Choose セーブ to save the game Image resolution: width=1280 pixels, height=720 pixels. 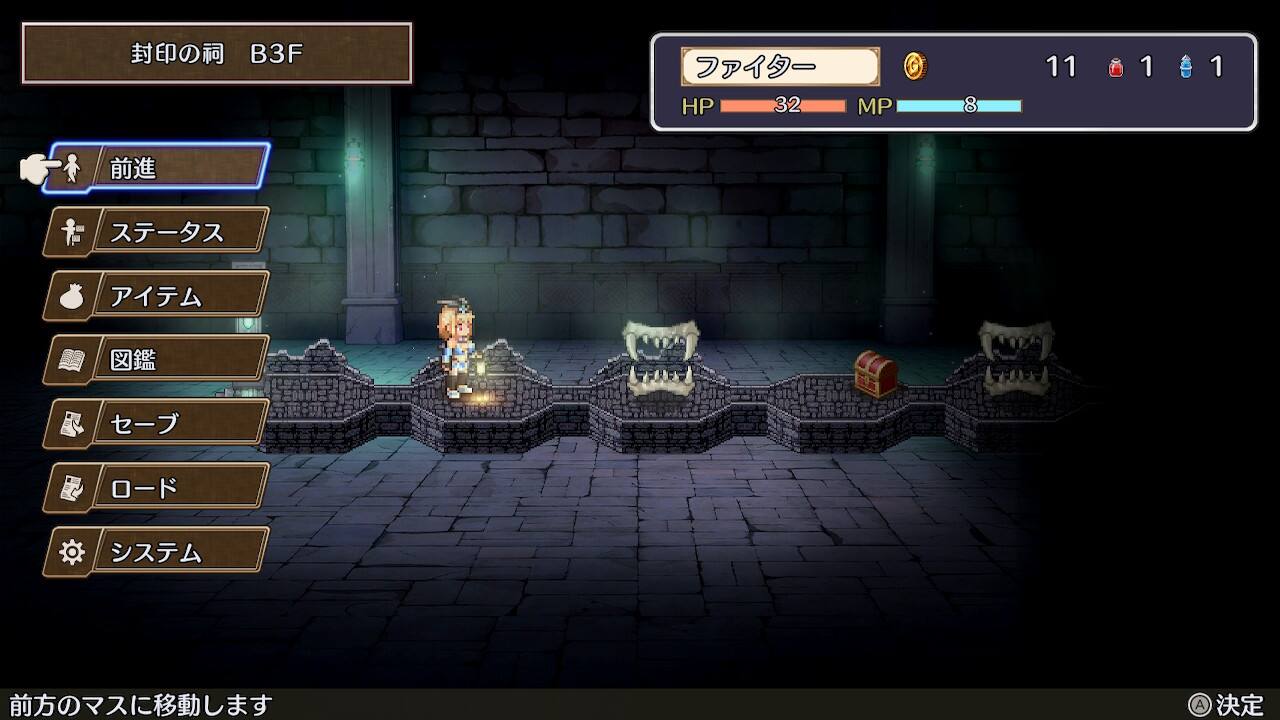(x=158, y=424)
